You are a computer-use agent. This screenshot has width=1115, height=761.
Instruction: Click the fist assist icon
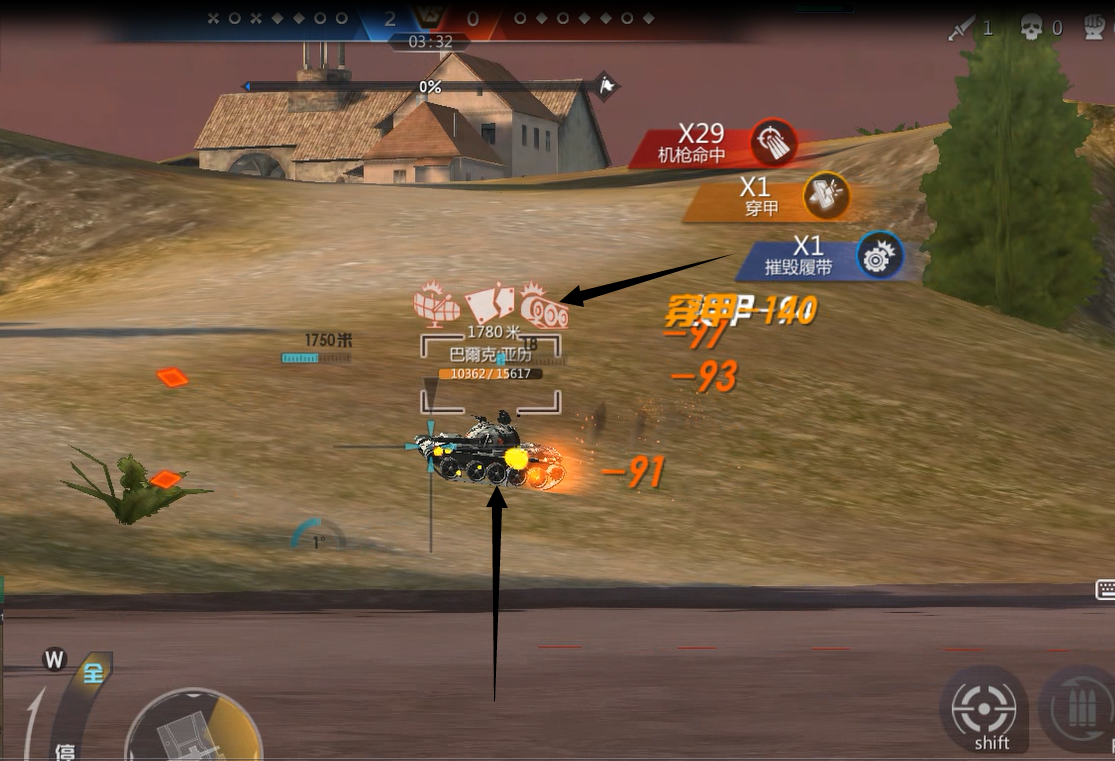tap(1097, 28)
